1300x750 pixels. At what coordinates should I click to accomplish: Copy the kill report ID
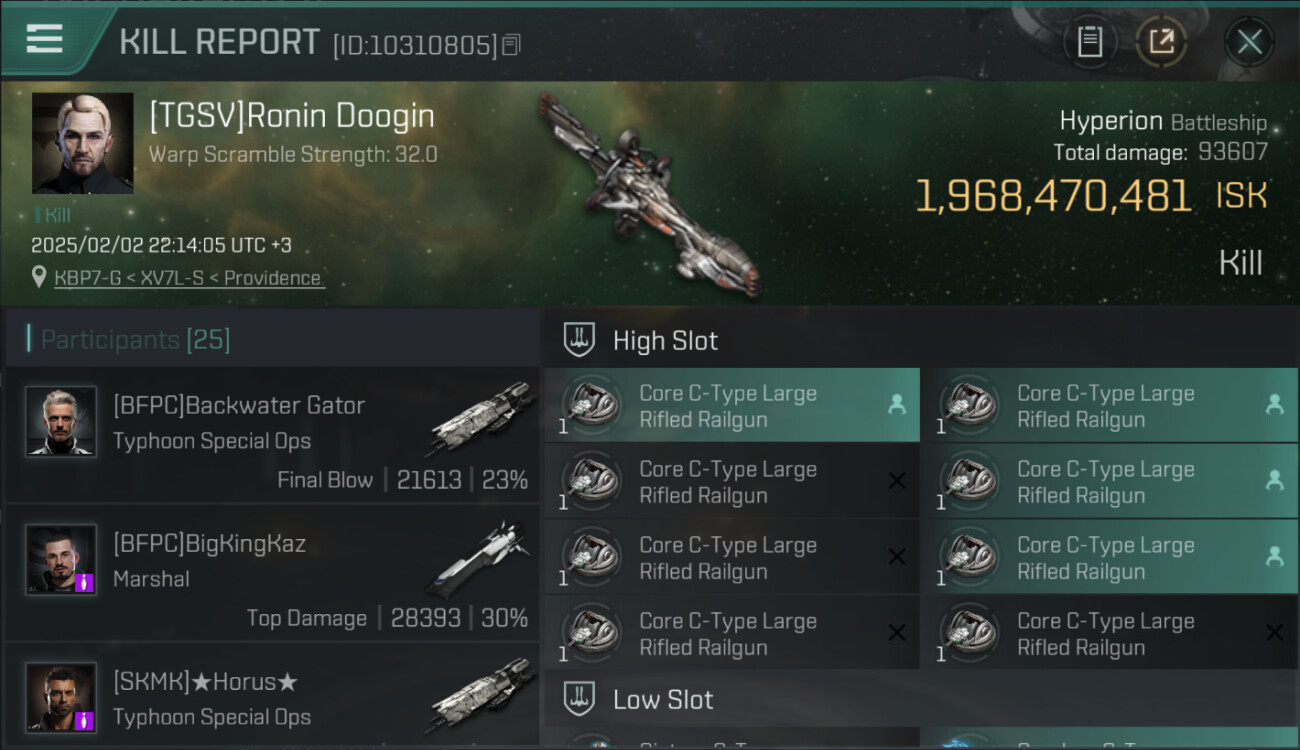point(511,44)
